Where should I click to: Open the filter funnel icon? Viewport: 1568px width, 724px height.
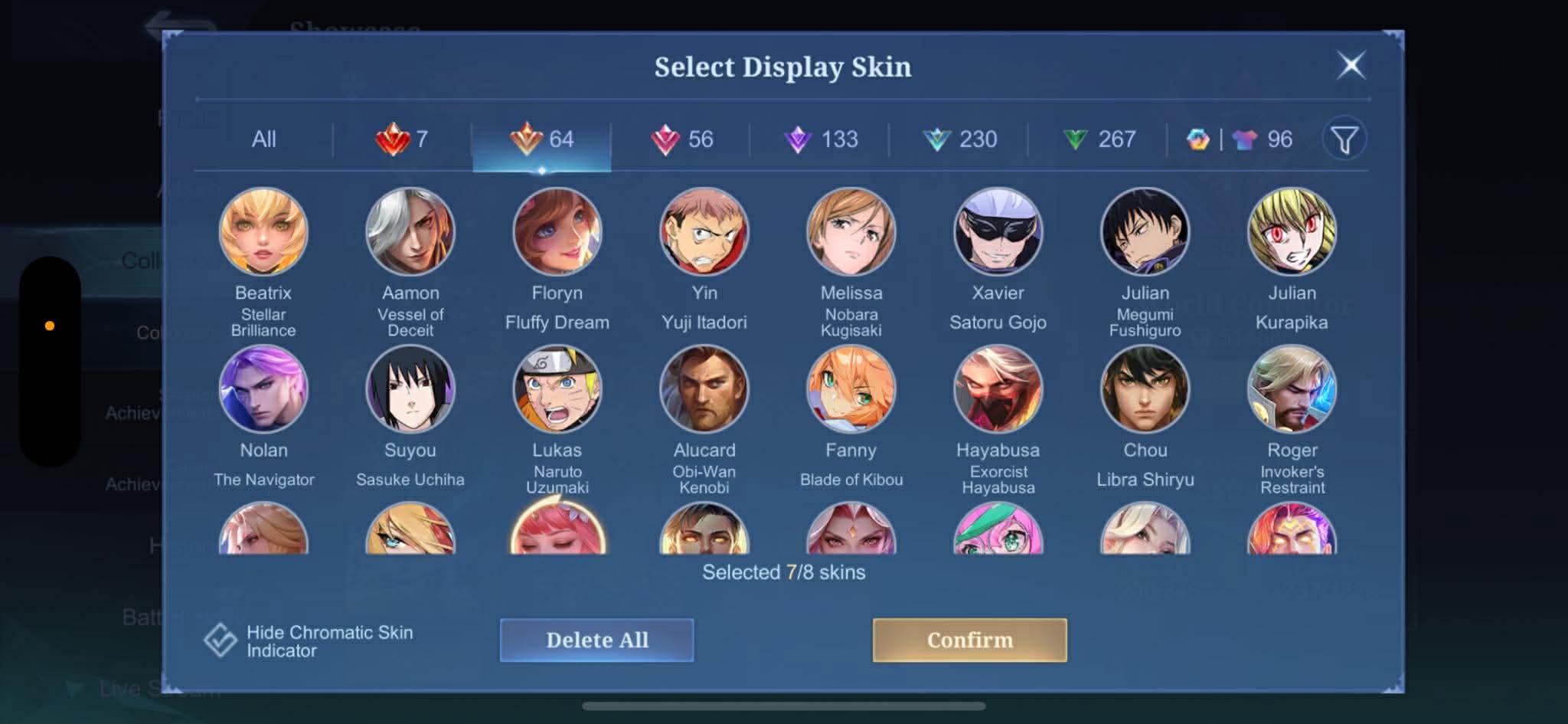coord(1344,139)
